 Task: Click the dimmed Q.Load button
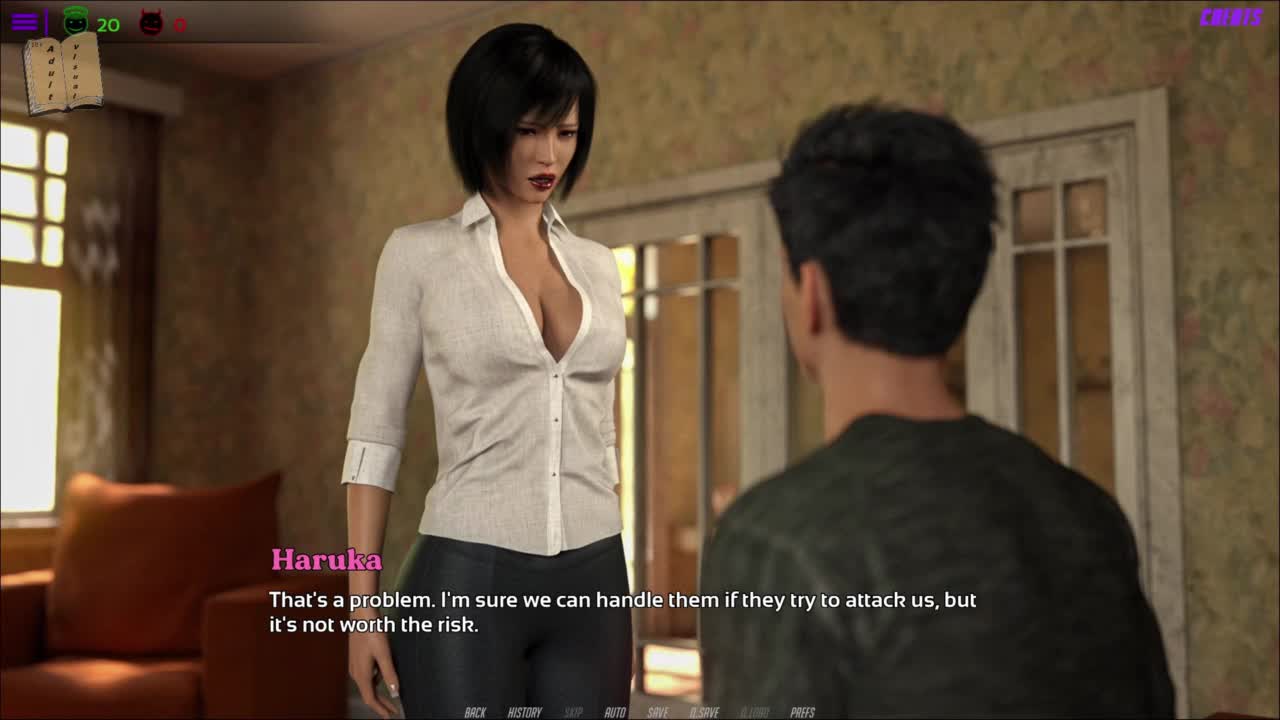coord(754,712)
